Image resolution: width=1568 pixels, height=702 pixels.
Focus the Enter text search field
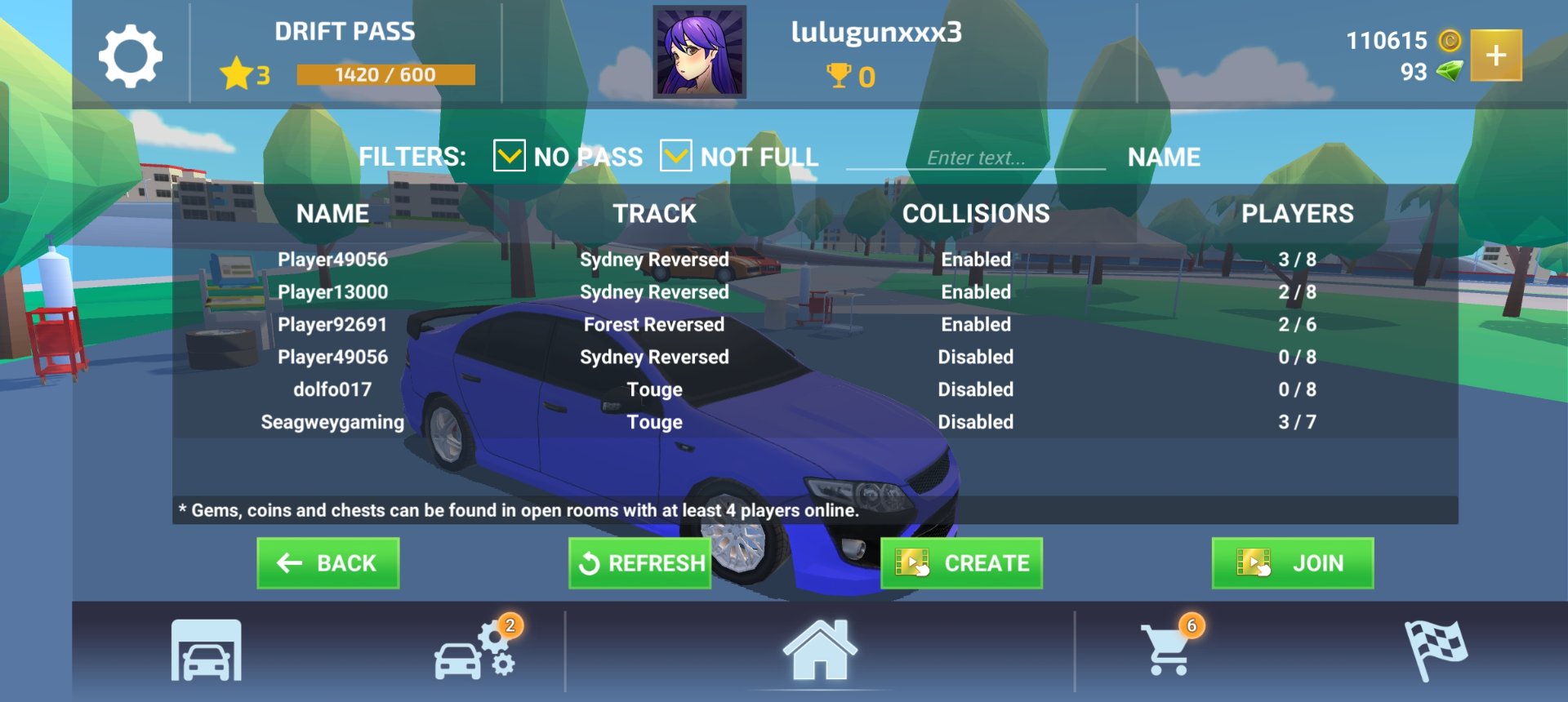coord(975,158)
